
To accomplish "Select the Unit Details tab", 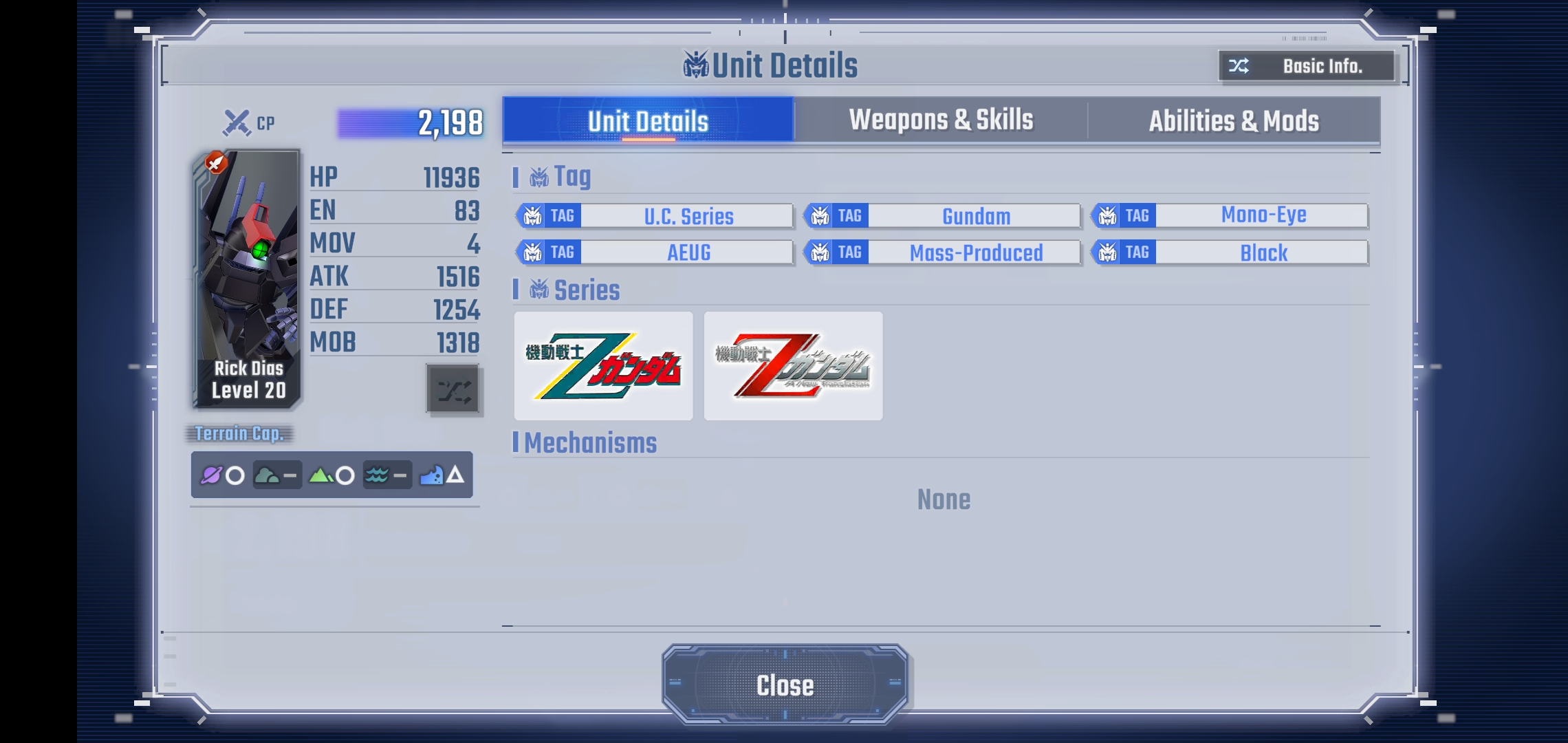I will click(x=648, y=121).
